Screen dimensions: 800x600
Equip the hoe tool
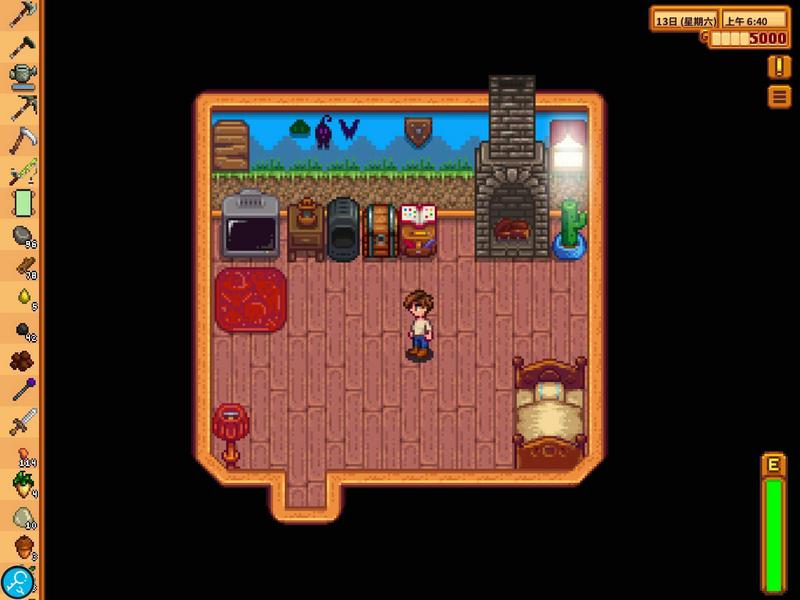pos(21,44)
